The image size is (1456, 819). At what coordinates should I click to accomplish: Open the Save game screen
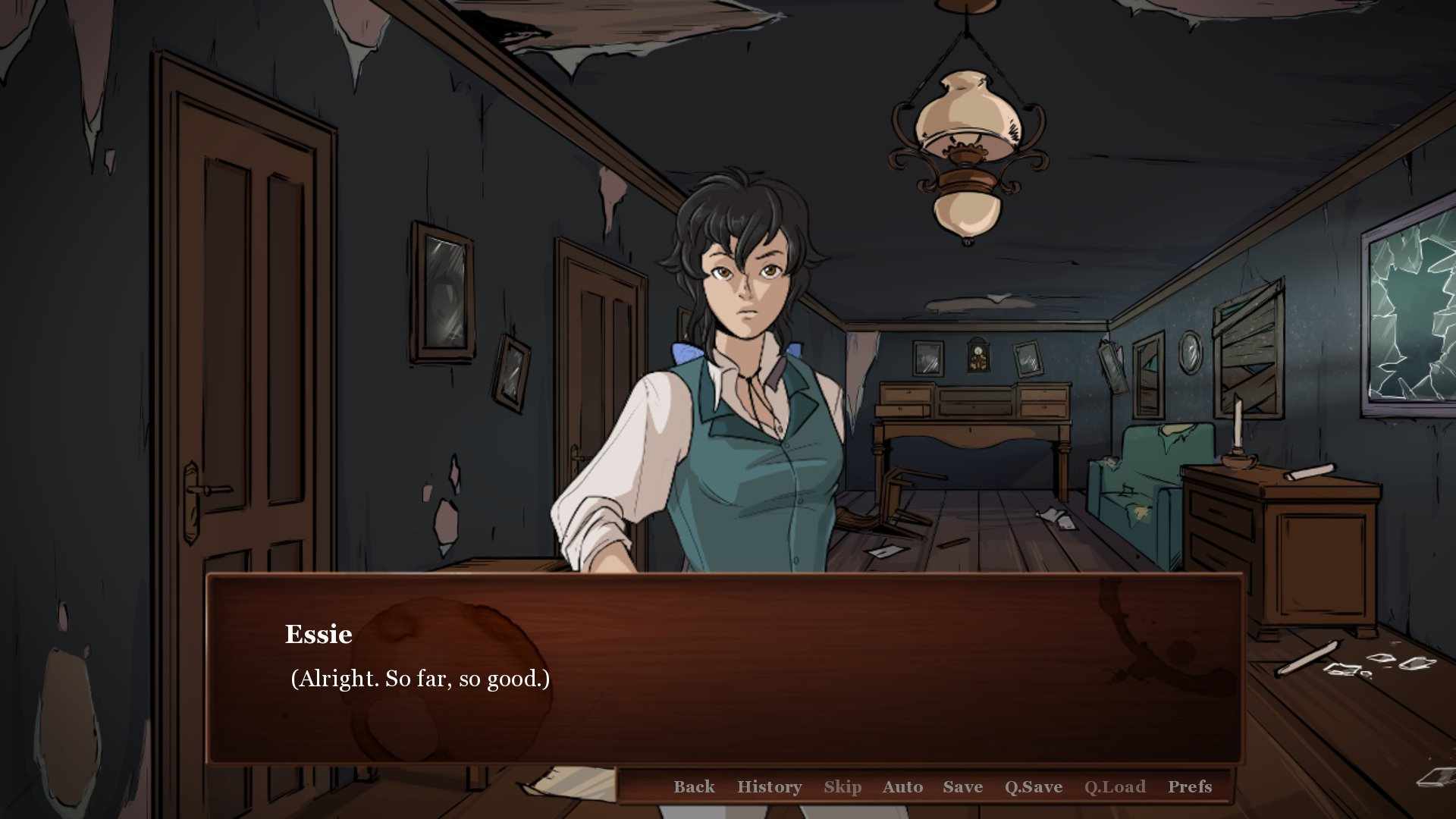click(x=962, y=786)
